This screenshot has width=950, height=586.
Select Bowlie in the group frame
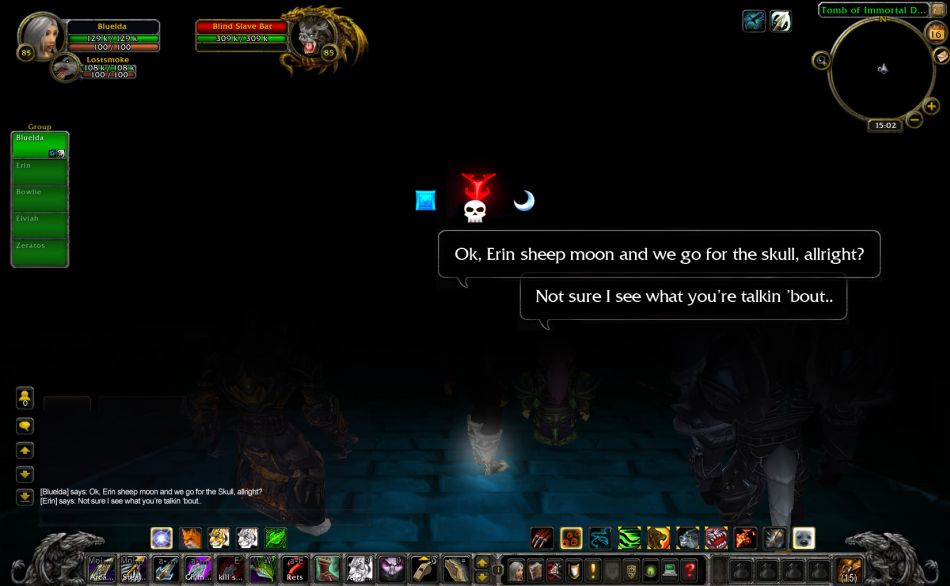[x=40, y=198]
